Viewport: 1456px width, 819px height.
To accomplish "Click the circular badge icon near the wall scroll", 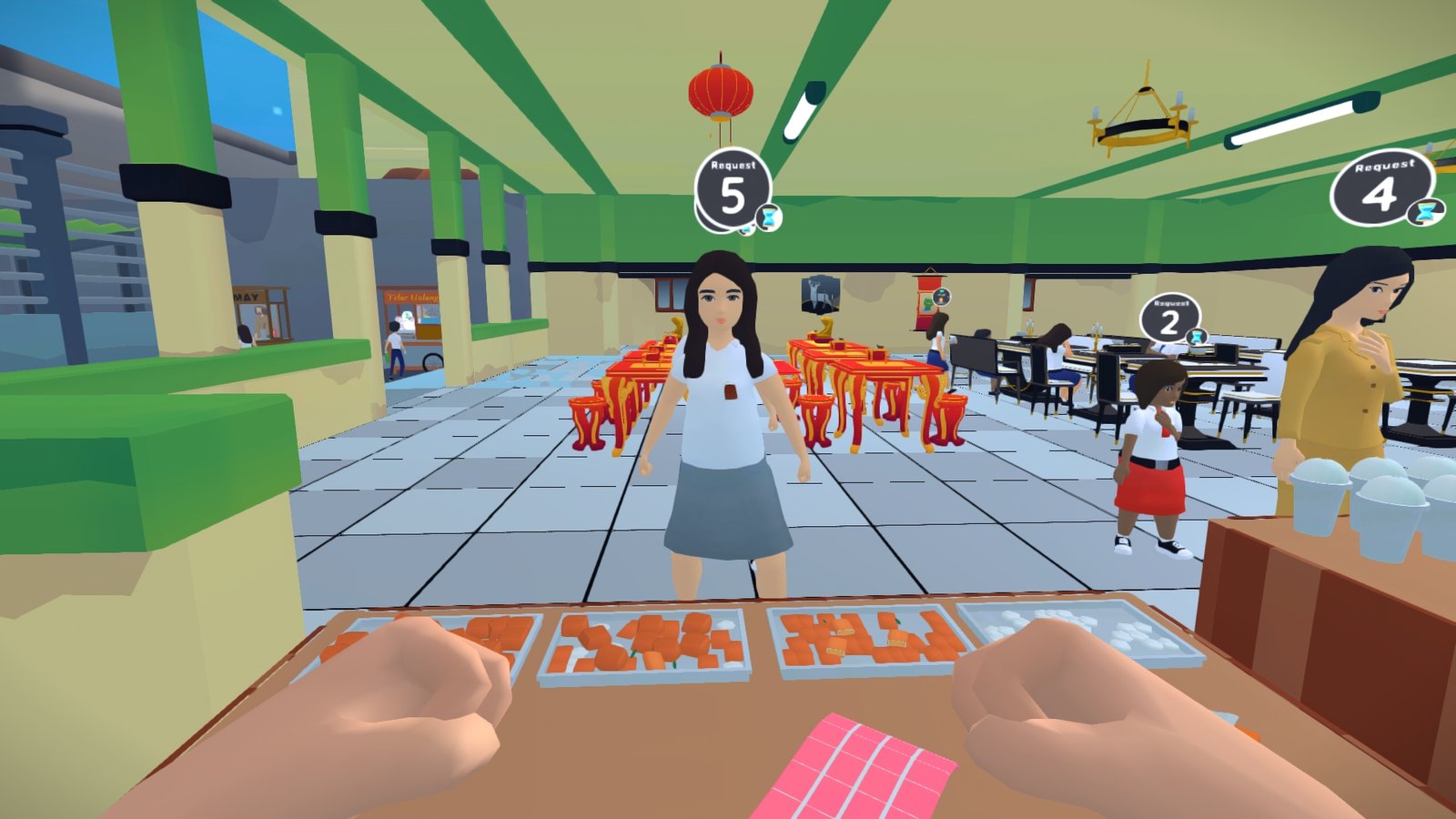I will (x=942, y=298).
